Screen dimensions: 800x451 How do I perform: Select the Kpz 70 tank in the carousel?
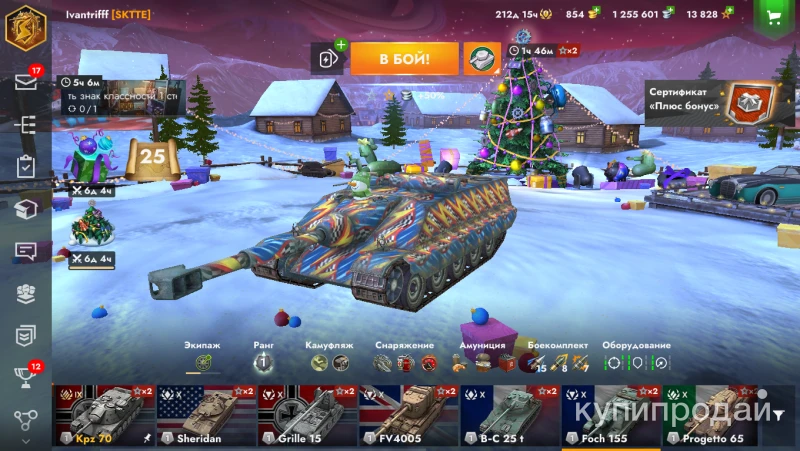point(103,415)
